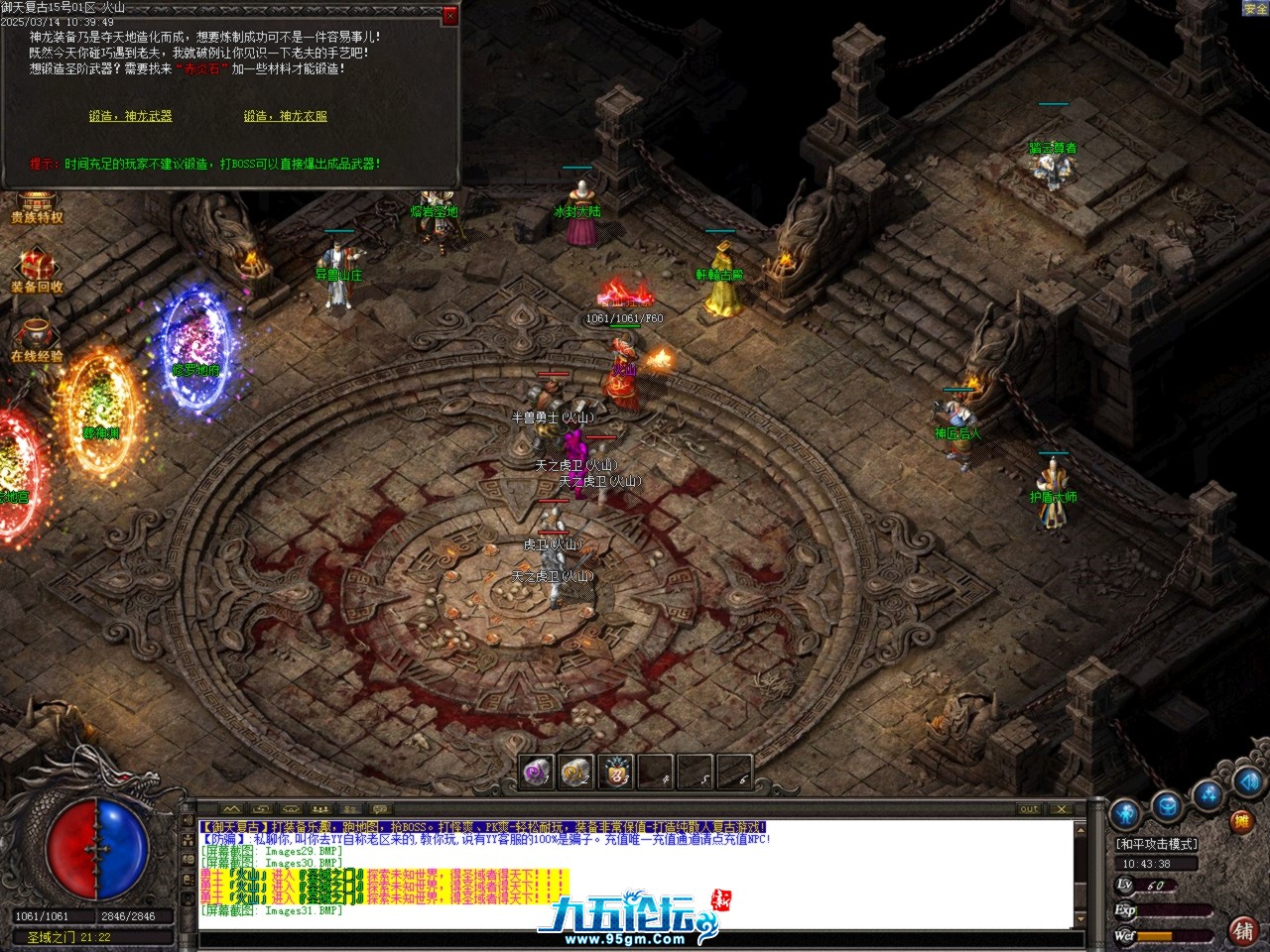Image resolution: width=1270 pixels, height=952 pixels.
Task: Open the character panel round blue icon
Action: 1126,815
